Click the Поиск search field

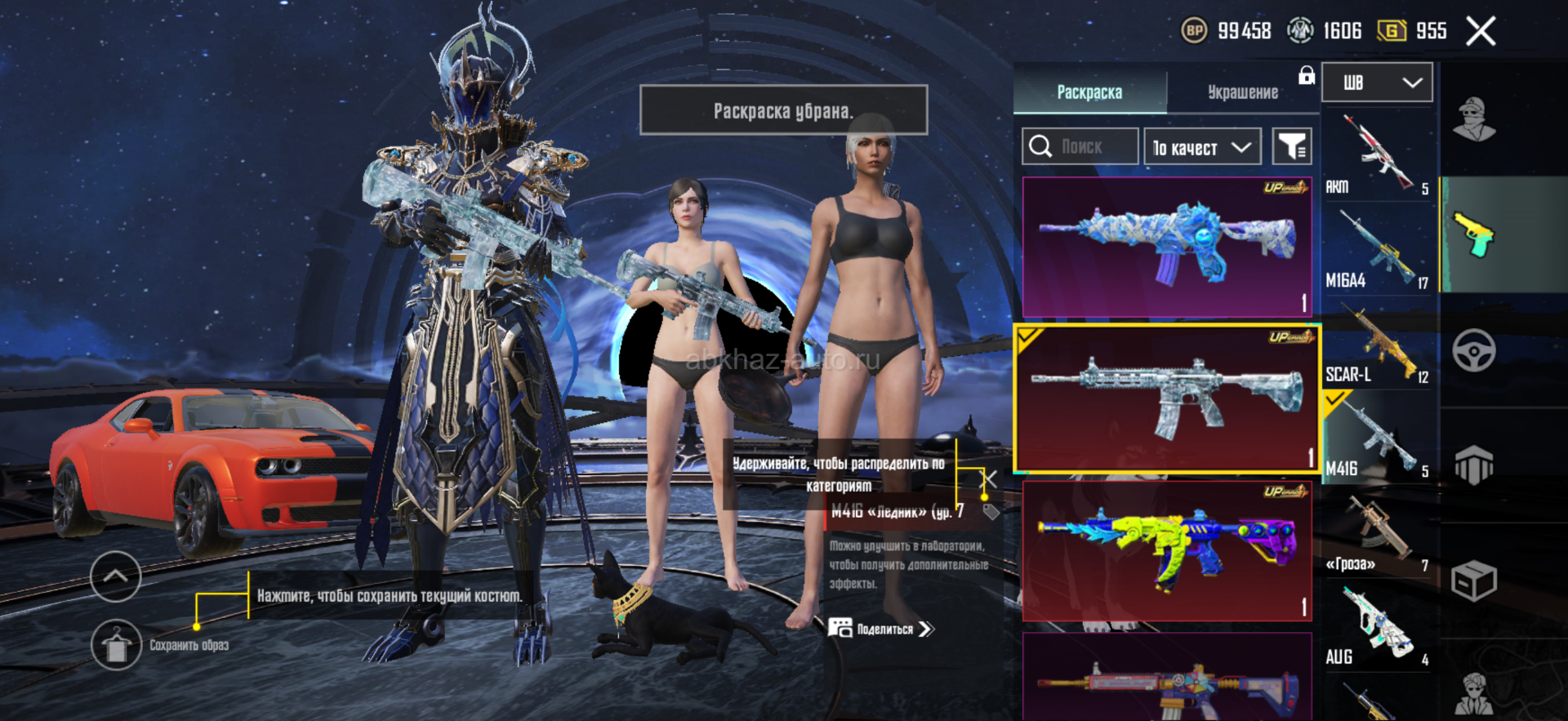1080,147
